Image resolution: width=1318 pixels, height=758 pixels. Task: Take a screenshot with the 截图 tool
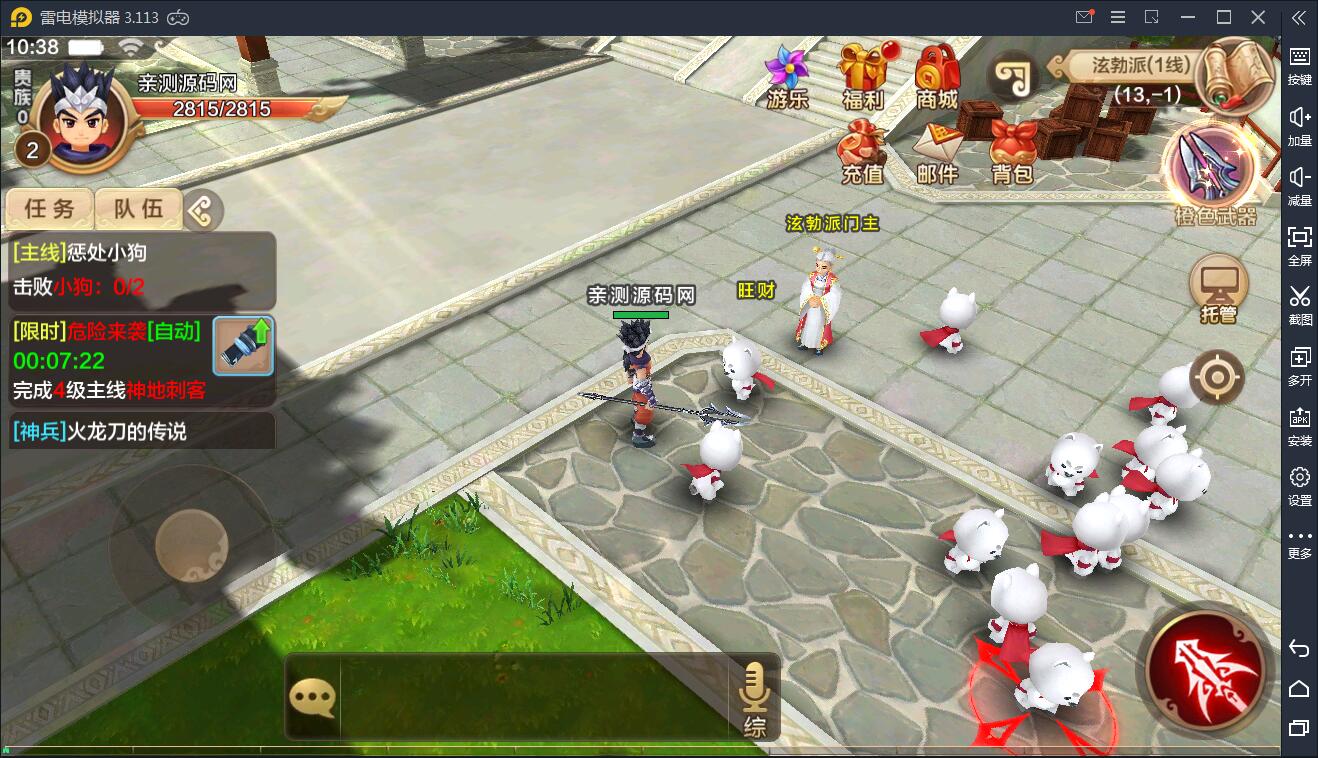point(1299,305)
